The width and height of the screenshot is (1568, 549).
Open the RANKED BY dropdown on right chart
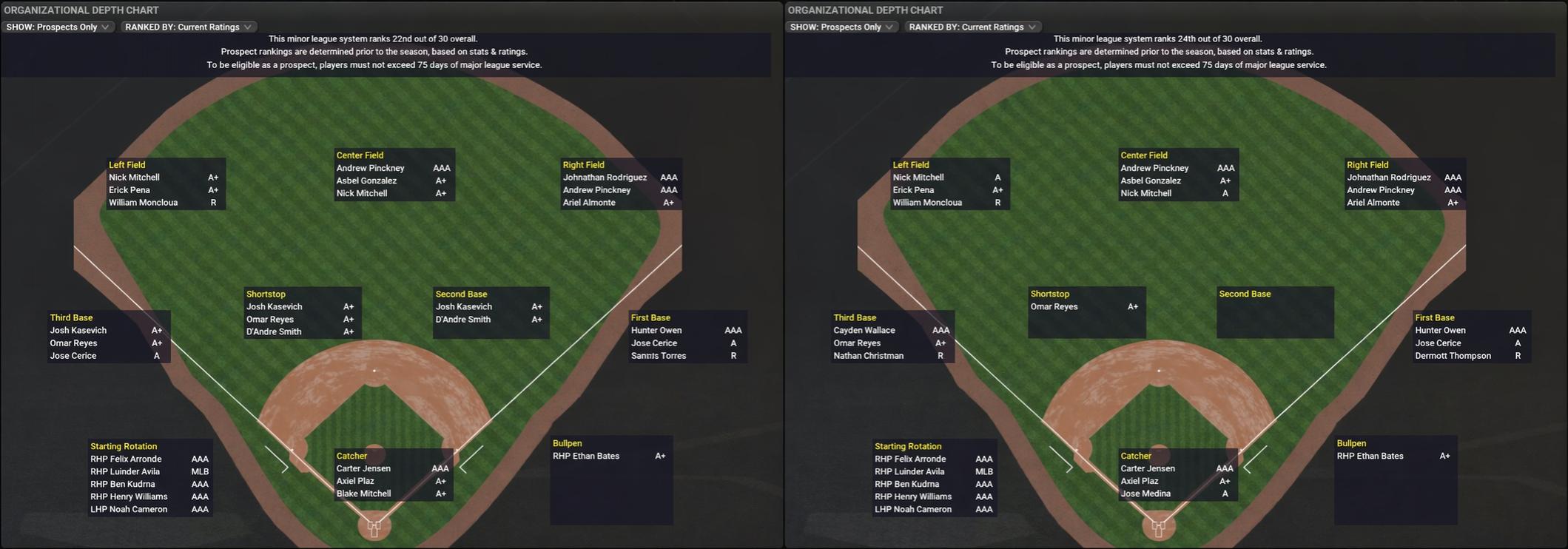pos(972,27)
